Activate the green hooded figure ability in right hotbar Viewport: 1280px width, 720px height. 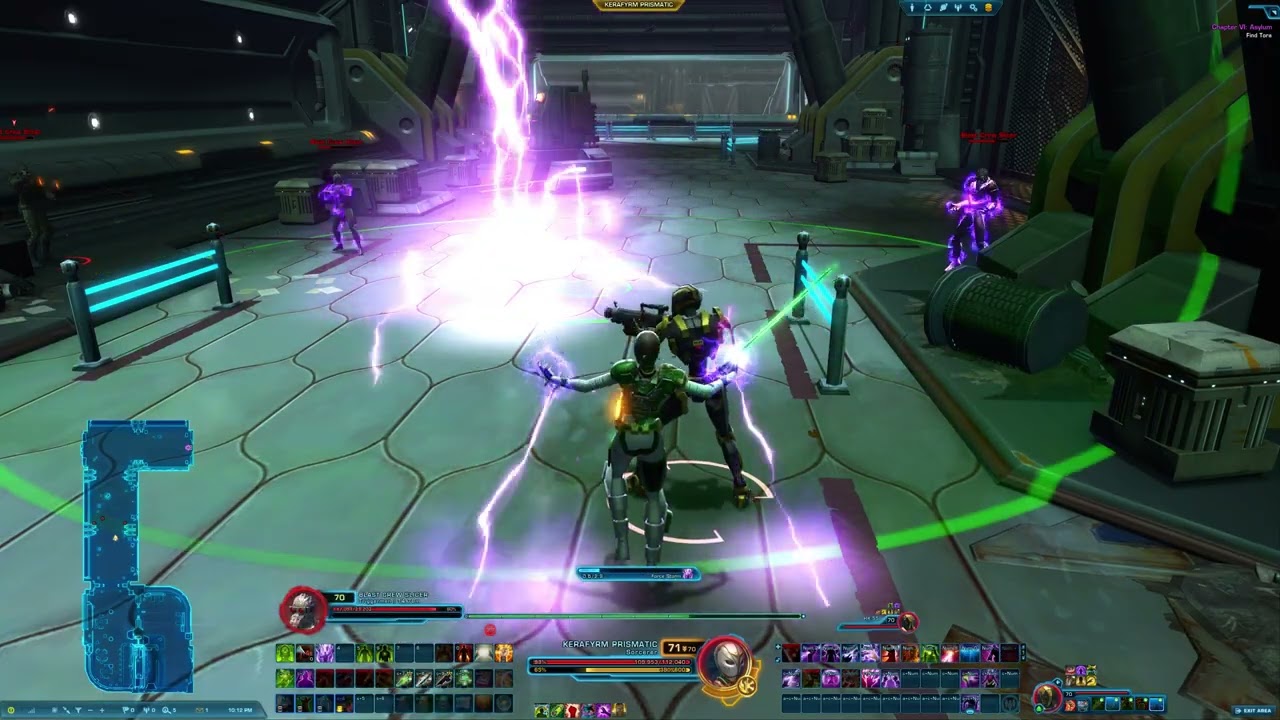pos(930,654)
